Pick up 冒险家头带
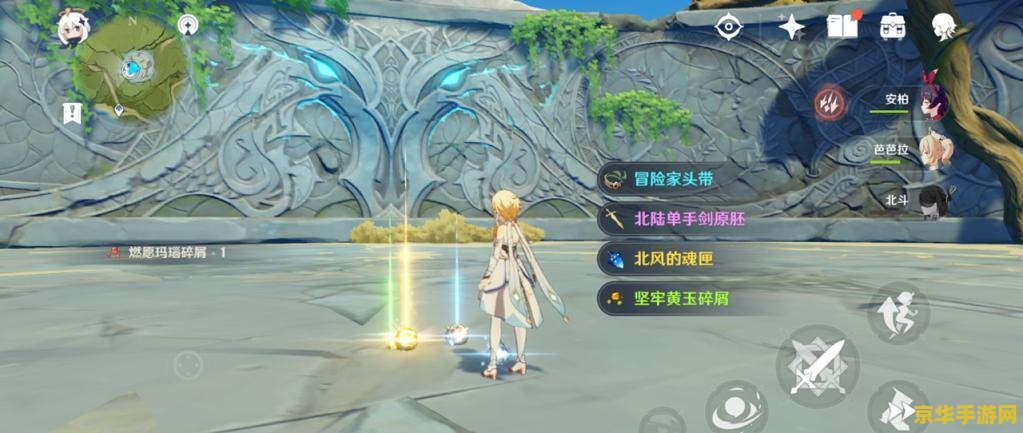 tap(676, 179)
